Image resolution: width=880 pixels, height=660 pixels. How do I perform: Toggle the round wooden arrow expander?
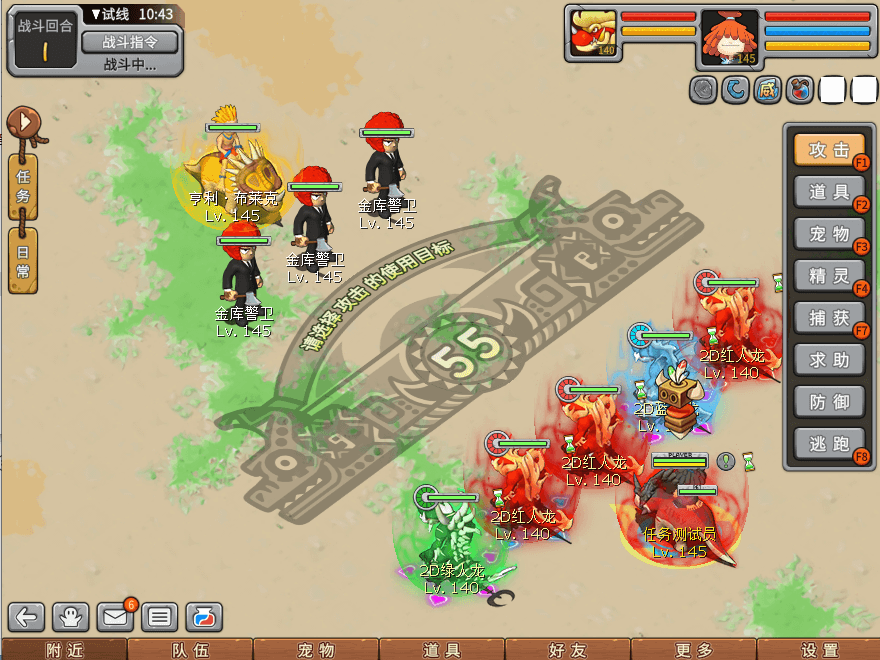click(23, 123)
